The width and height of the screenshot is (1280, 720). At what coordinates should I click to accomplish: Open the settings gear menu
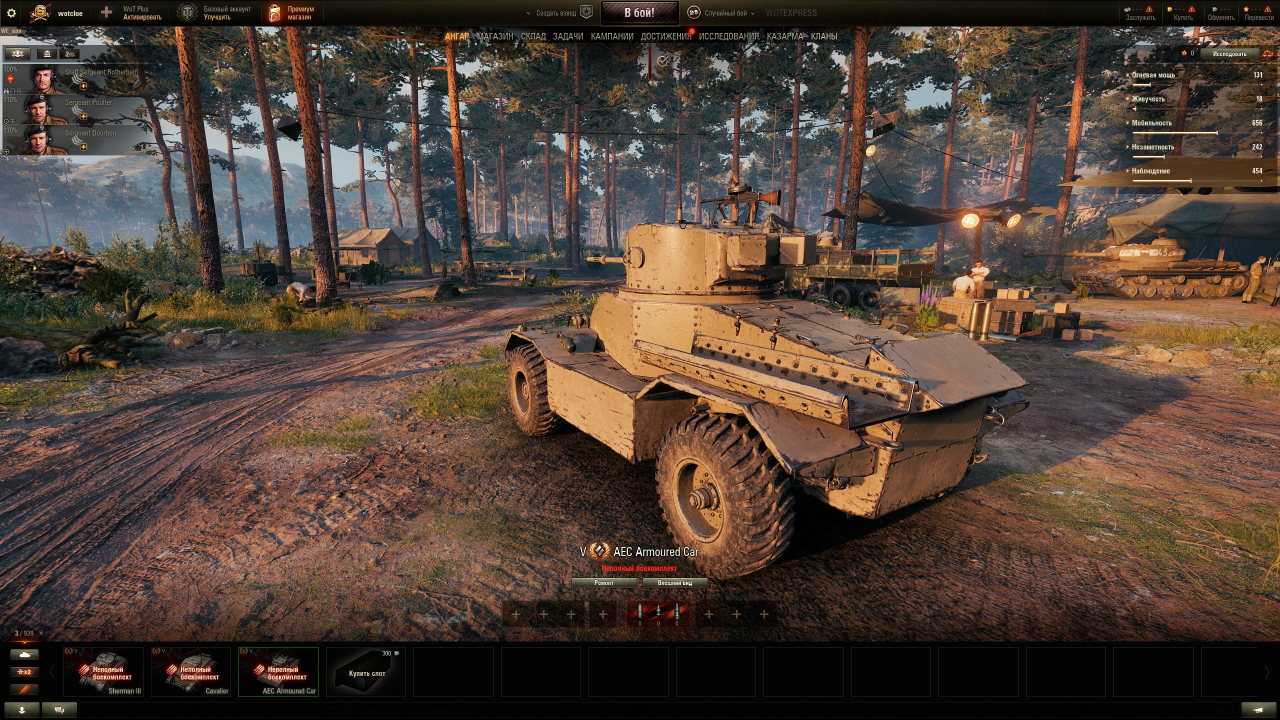click(12, 13)
